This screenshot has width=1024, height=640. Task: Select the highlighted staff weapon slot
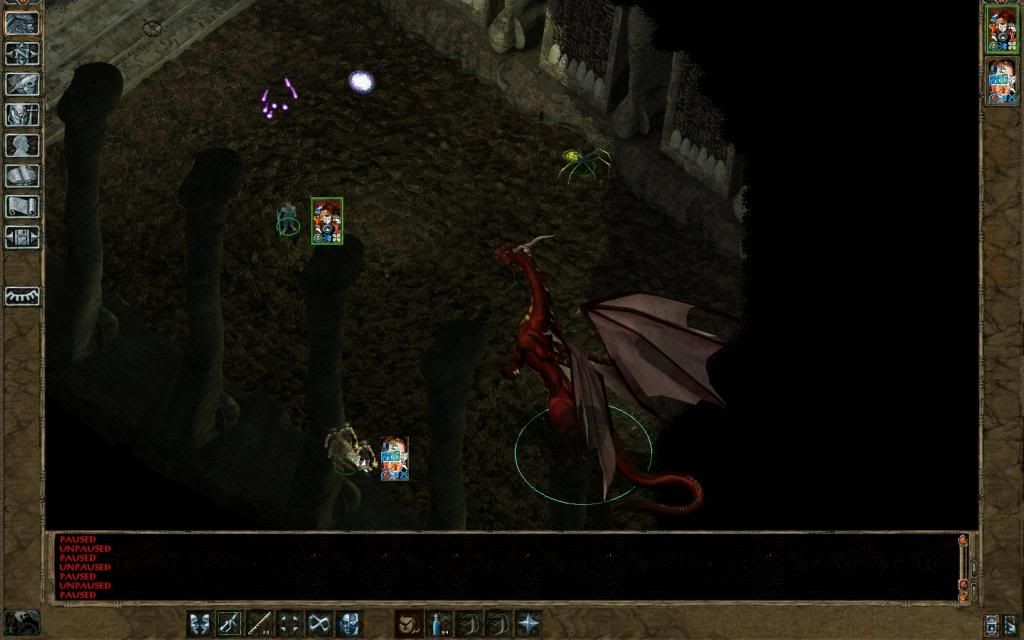230,623
